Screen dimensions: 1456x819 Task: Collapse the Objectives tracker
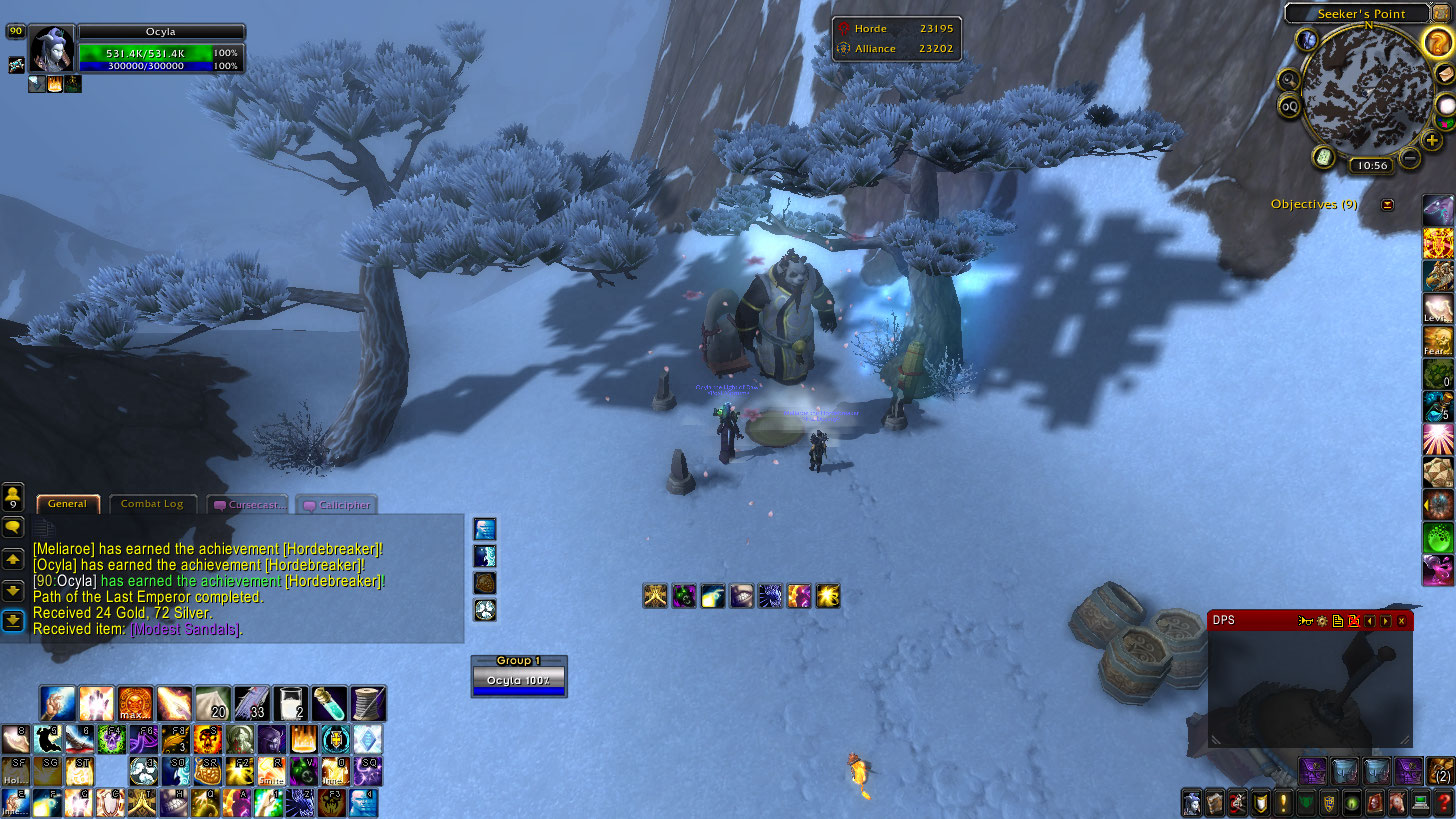point(1387,205)
